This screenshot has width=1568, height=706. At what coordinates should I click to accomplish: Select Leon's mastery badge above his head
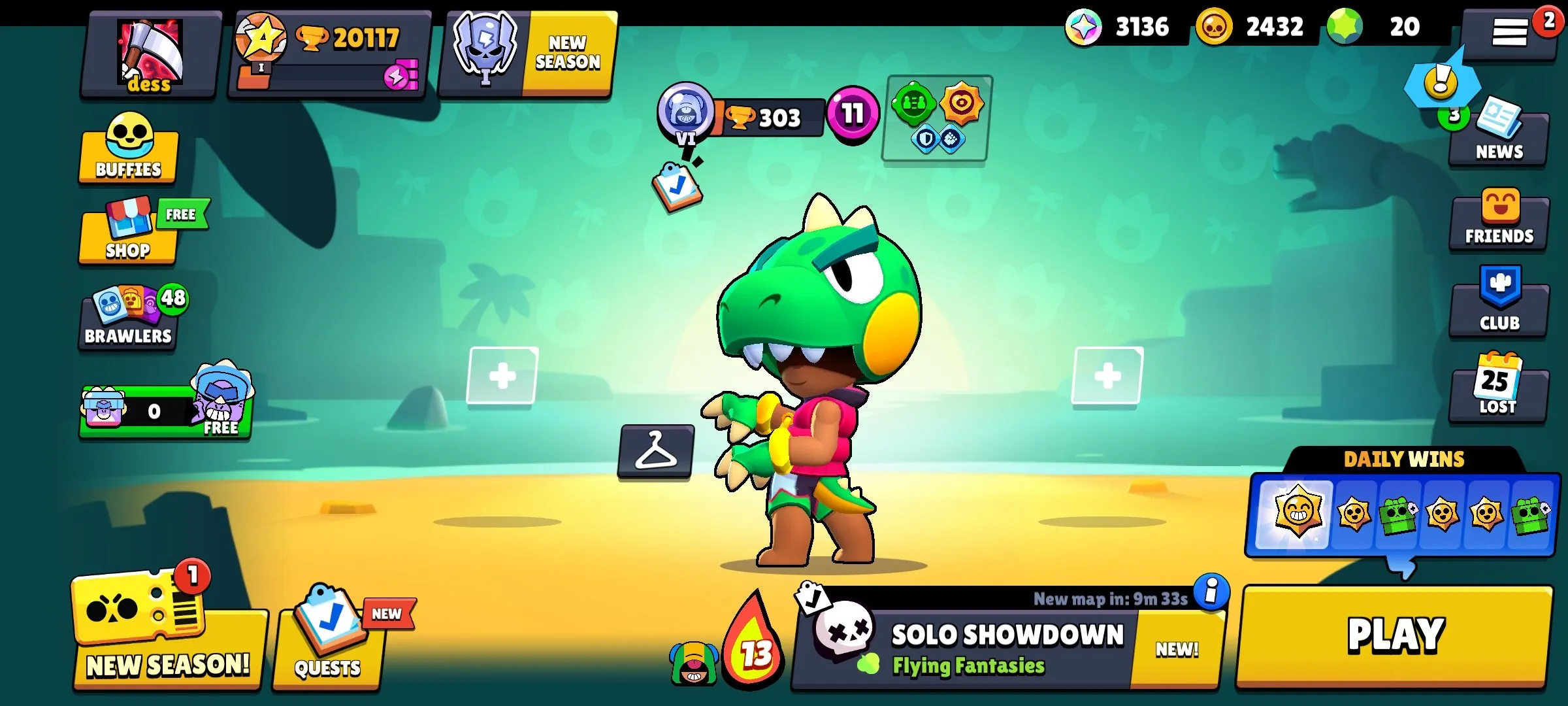point(684,118)
